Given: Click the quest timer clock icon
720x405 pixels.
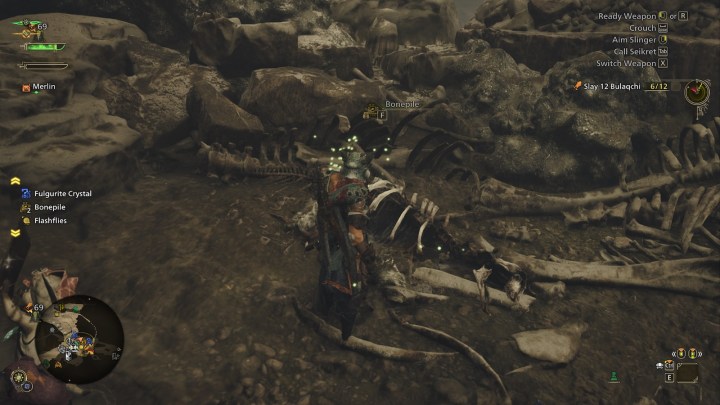Looking at the screenshot, I should point(696,91).
